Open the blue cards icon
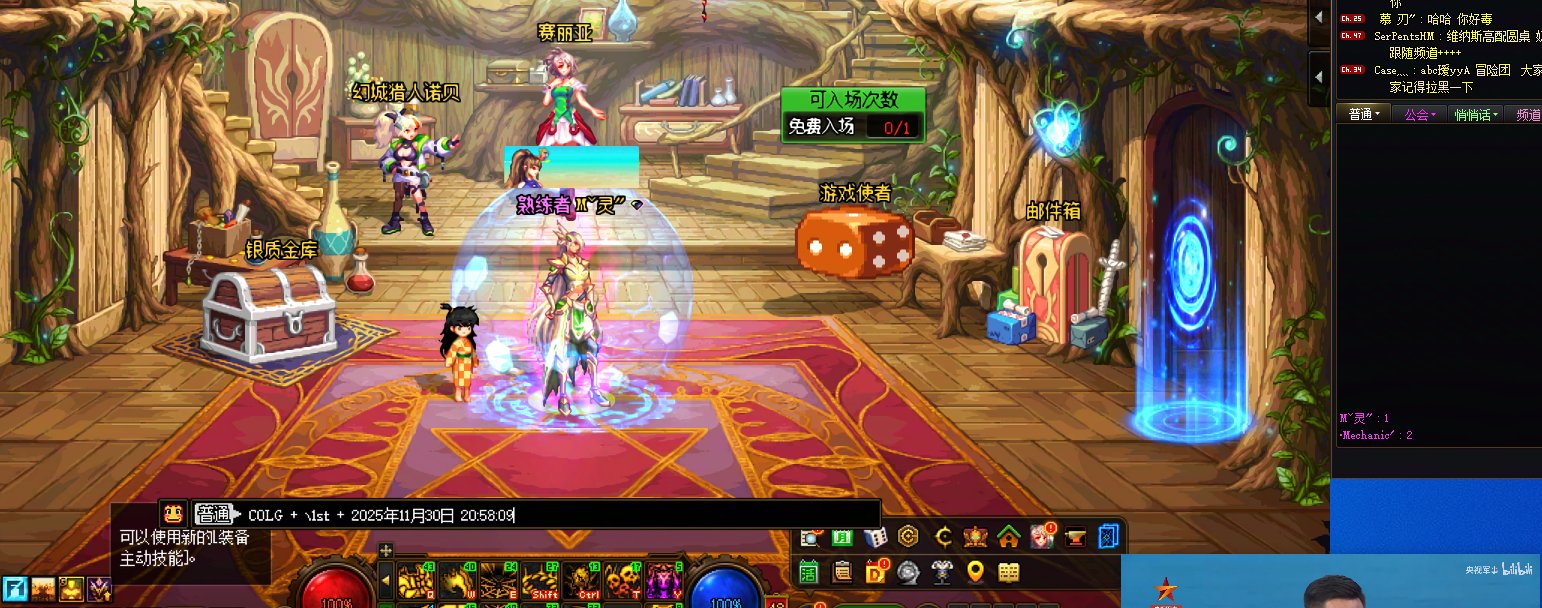The image size is (1542, 608). coord(1109,537)
